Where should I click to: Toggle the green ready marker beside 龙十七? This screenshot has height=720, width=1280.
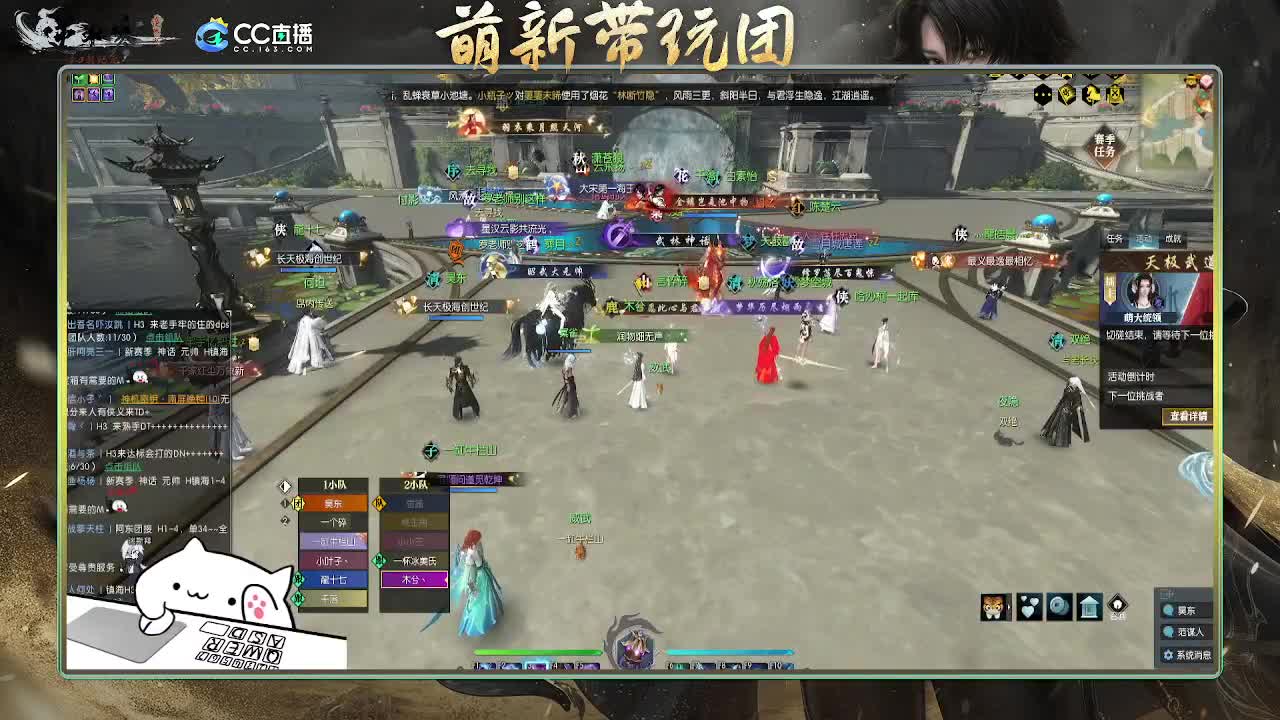297,579
